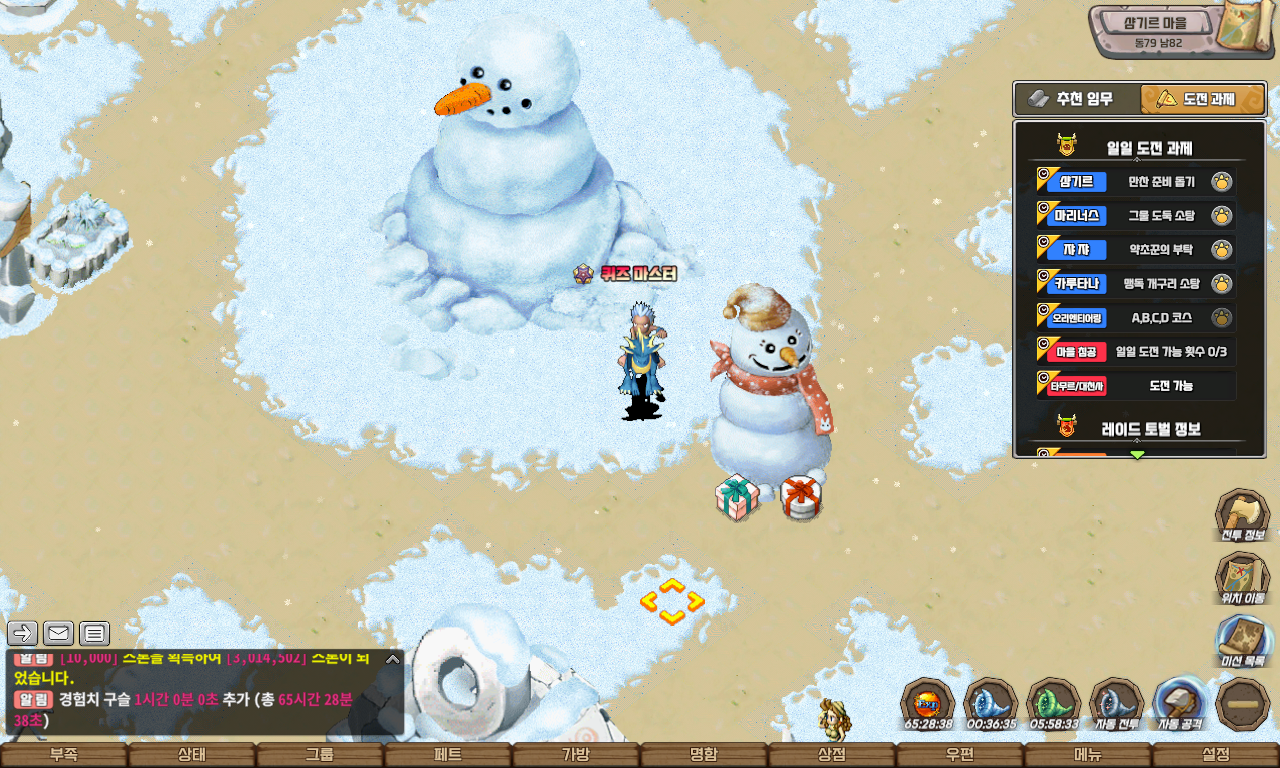Click the Exp orb timer icon
The height and width of the screenshot is (768, 1280).
[x=927, y=704]
